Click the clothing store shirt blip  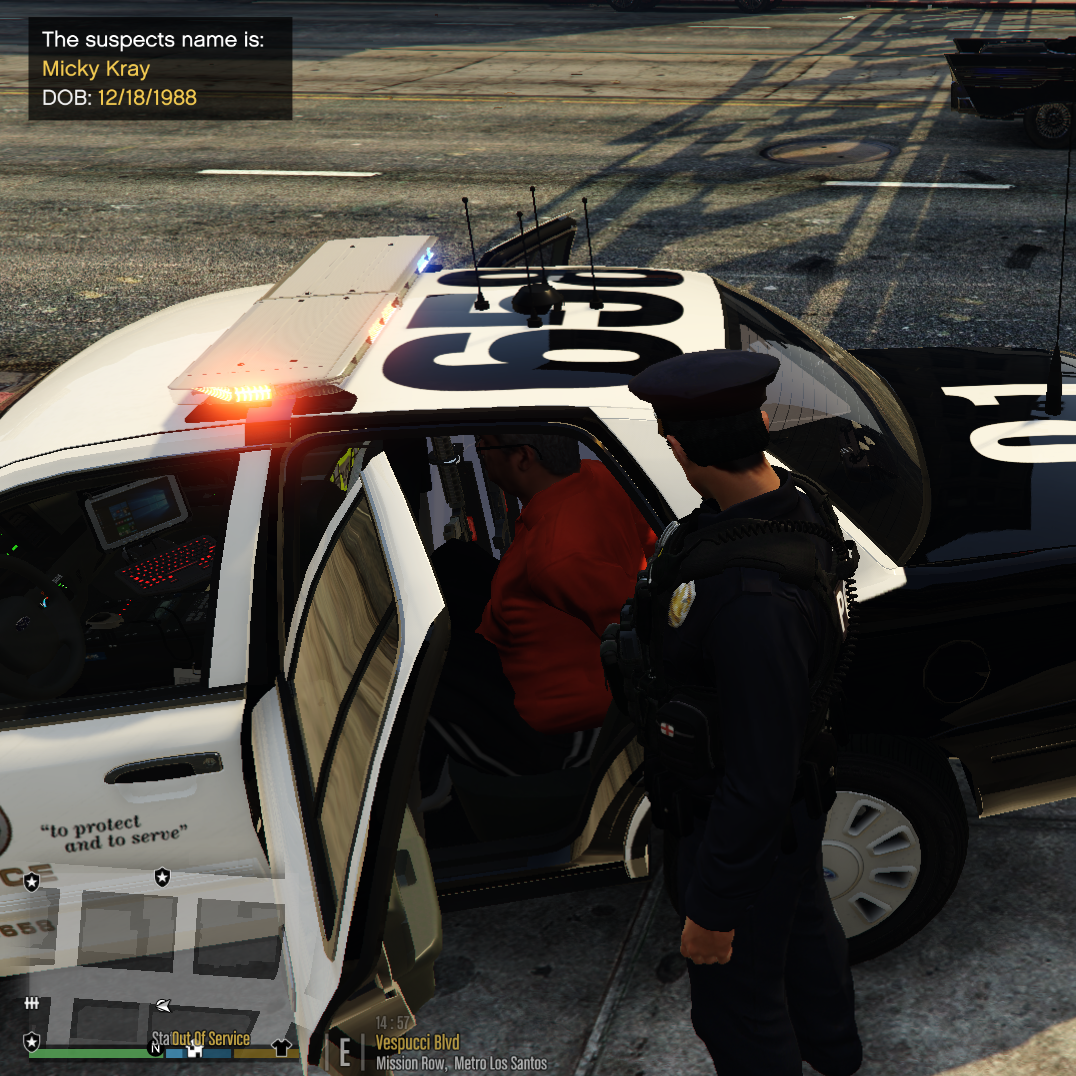[x=281, y=1047]
